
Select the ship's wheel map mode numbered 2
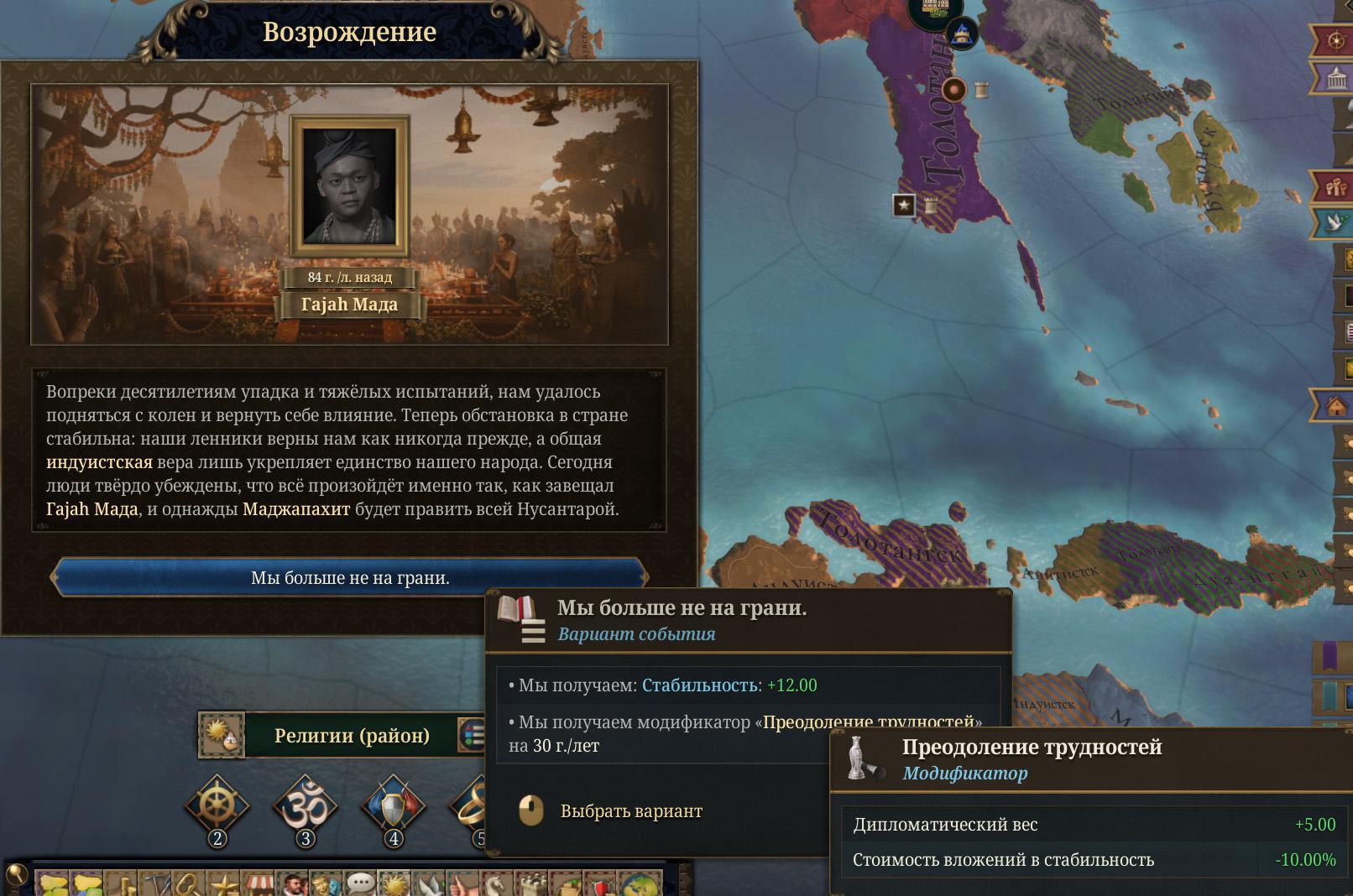pyautogui.click(x=217, y=807)
